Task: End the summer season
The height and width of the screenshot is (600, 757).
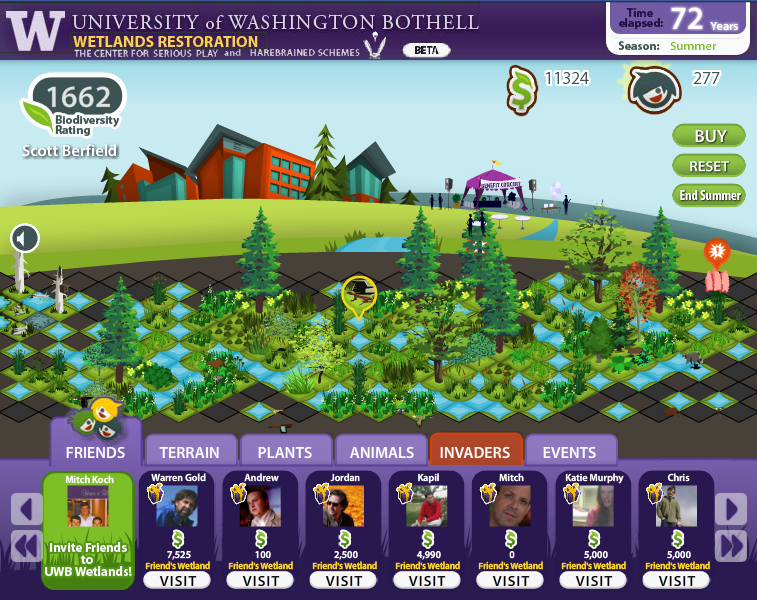Action: (709, 195)
